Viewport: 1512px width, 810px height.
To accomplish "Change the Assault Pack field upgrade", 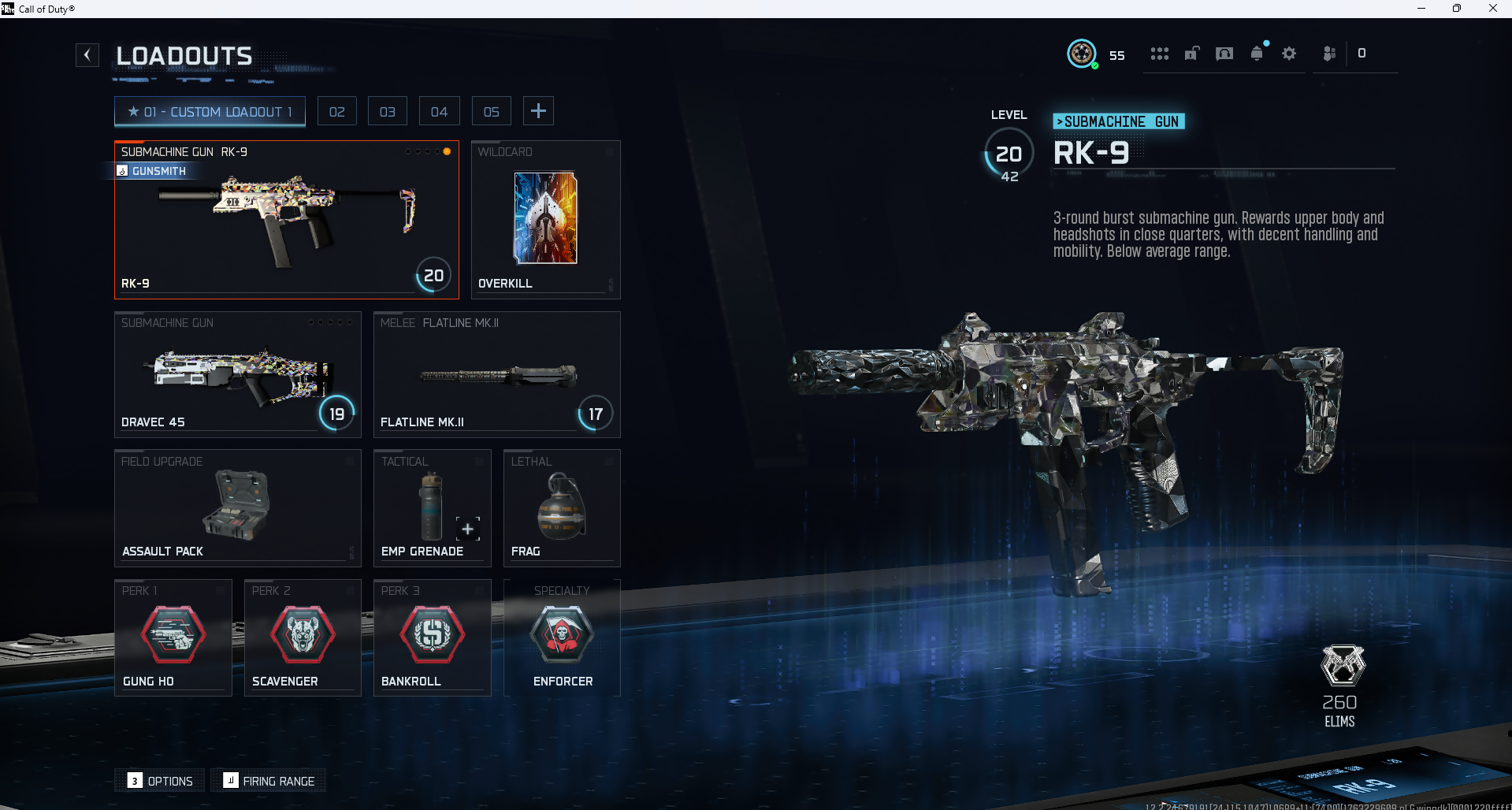I will point(237,508).
